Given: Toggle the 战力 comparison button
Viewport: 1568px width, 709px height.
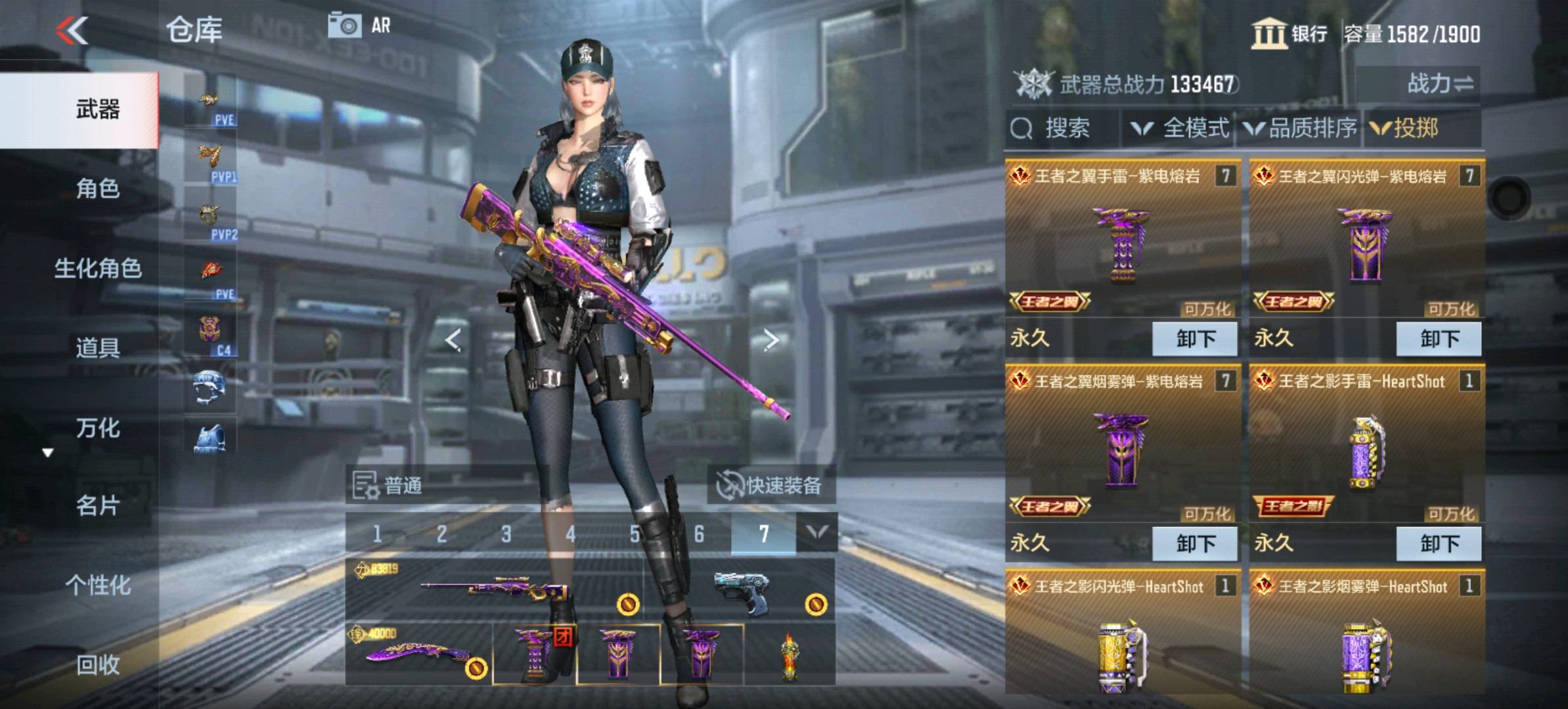Looking at the screenshot, I should point(1439,84).
